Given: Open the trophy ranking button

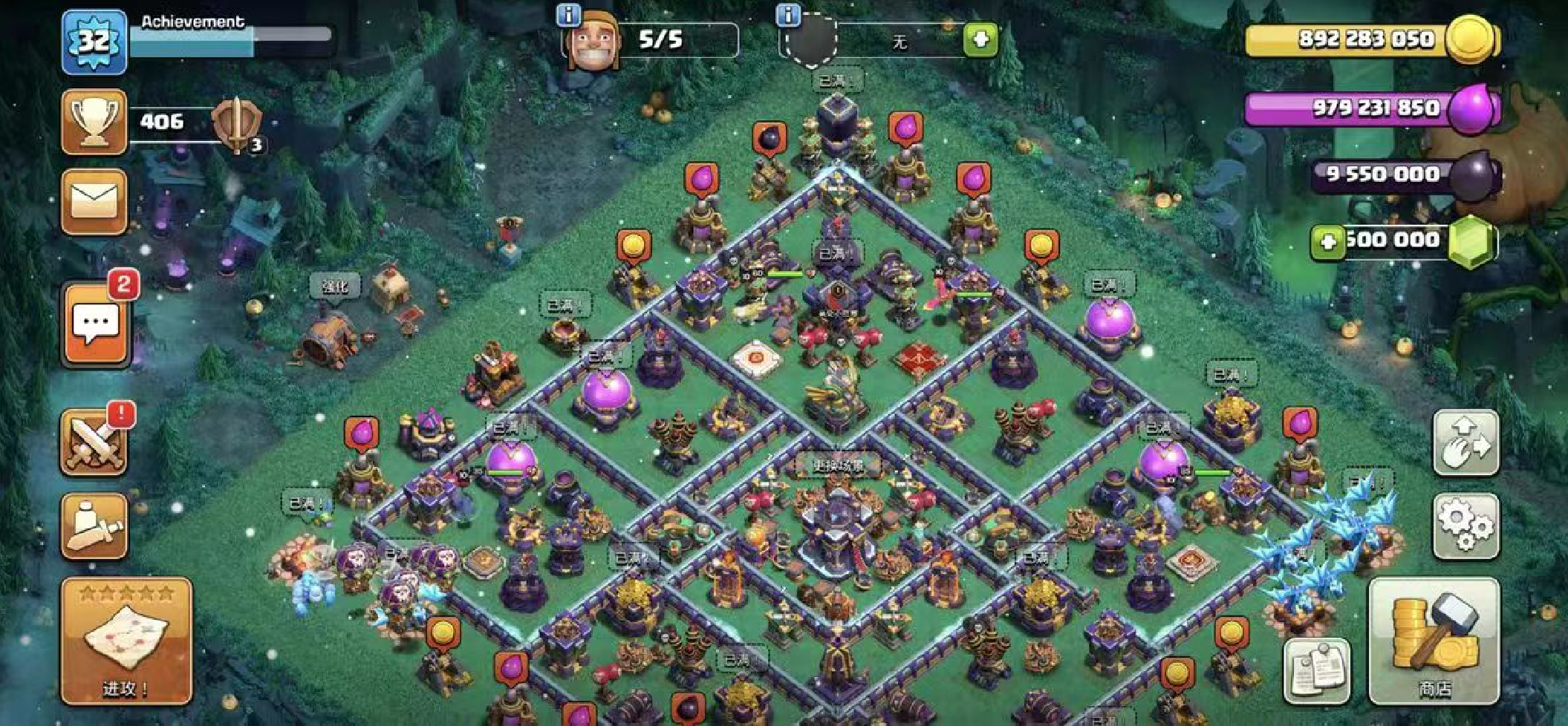Looking at the screenshot, I should pos(94,122).
